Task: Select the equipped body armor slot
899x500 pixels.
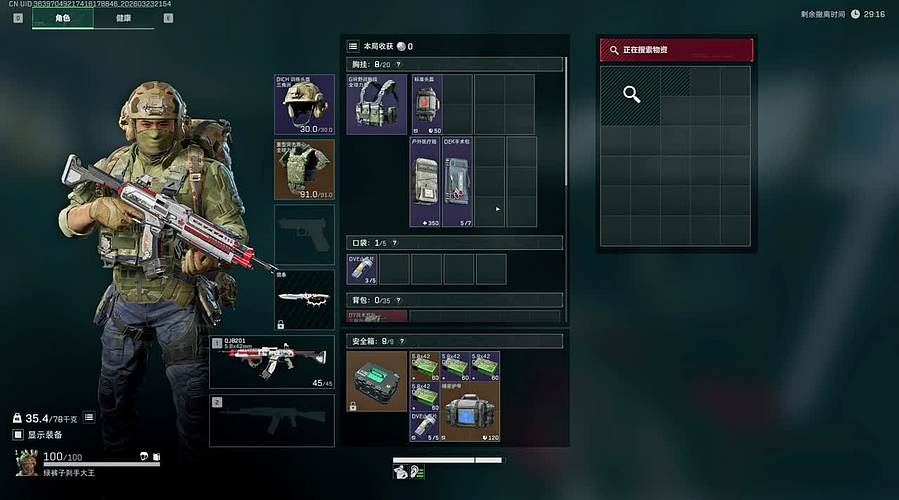Action: [x=305, y=169]
